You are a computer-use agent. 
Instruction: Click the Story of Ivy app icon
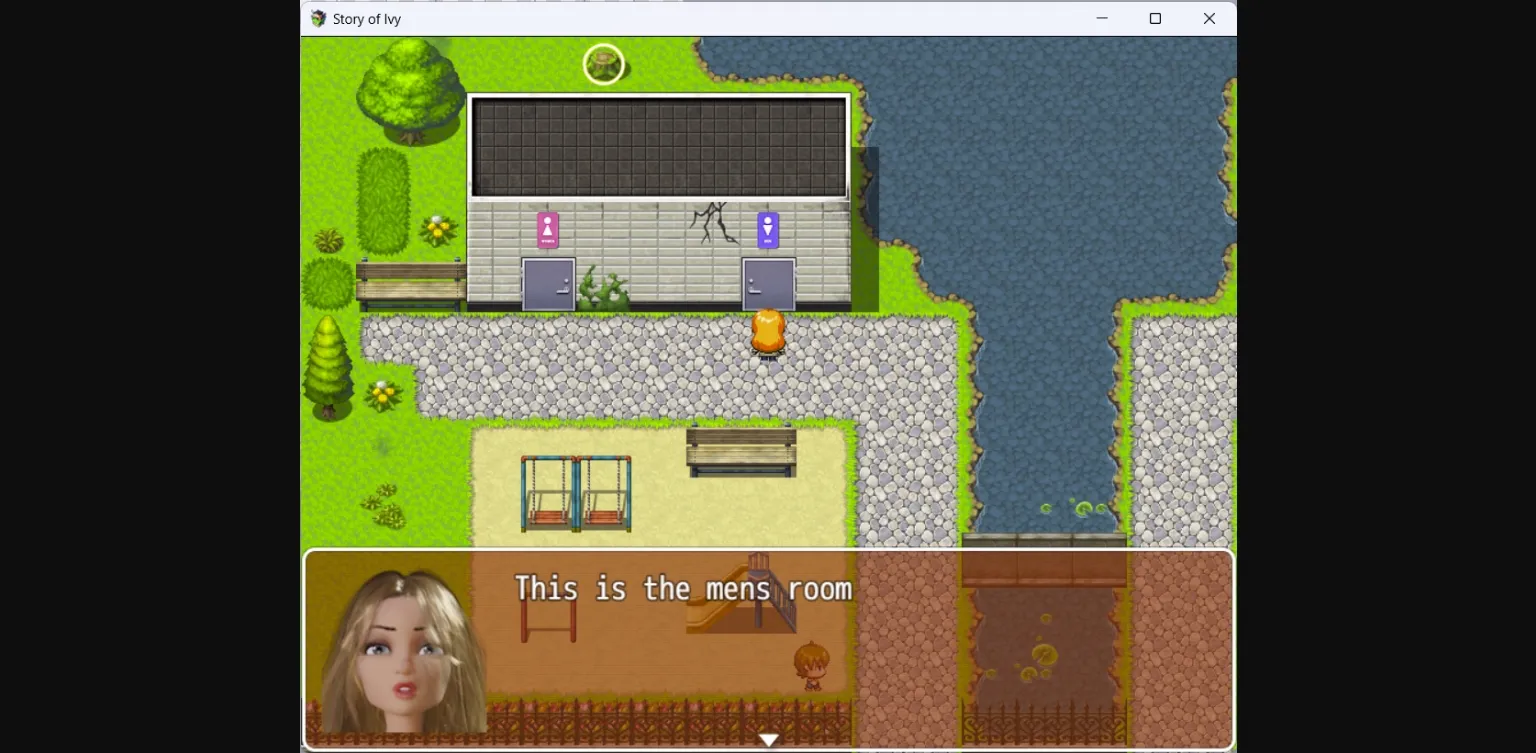pos(317,18)
